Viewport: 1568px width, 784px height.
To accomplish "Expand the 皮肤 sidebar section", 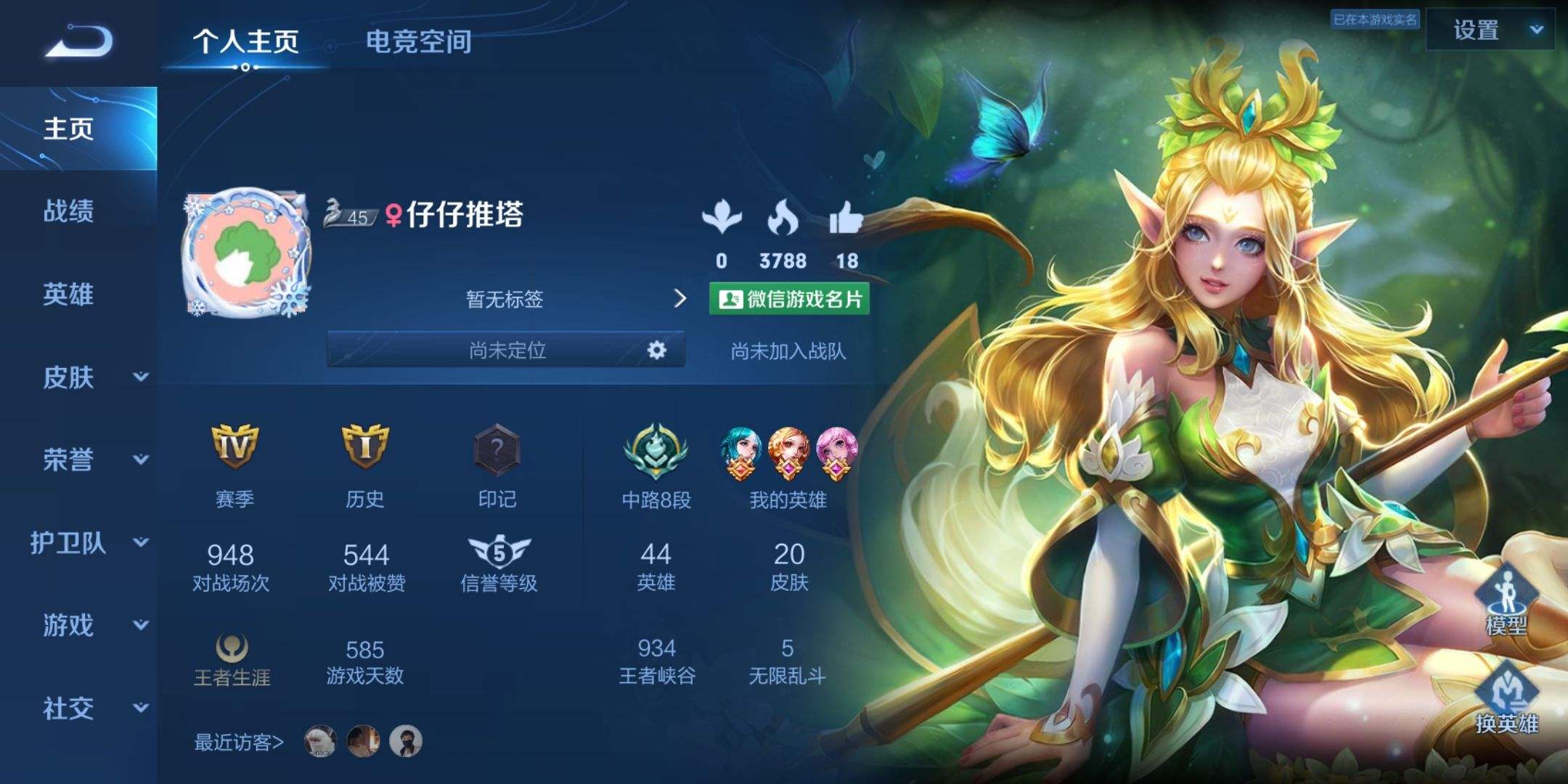I will (80, 377).
